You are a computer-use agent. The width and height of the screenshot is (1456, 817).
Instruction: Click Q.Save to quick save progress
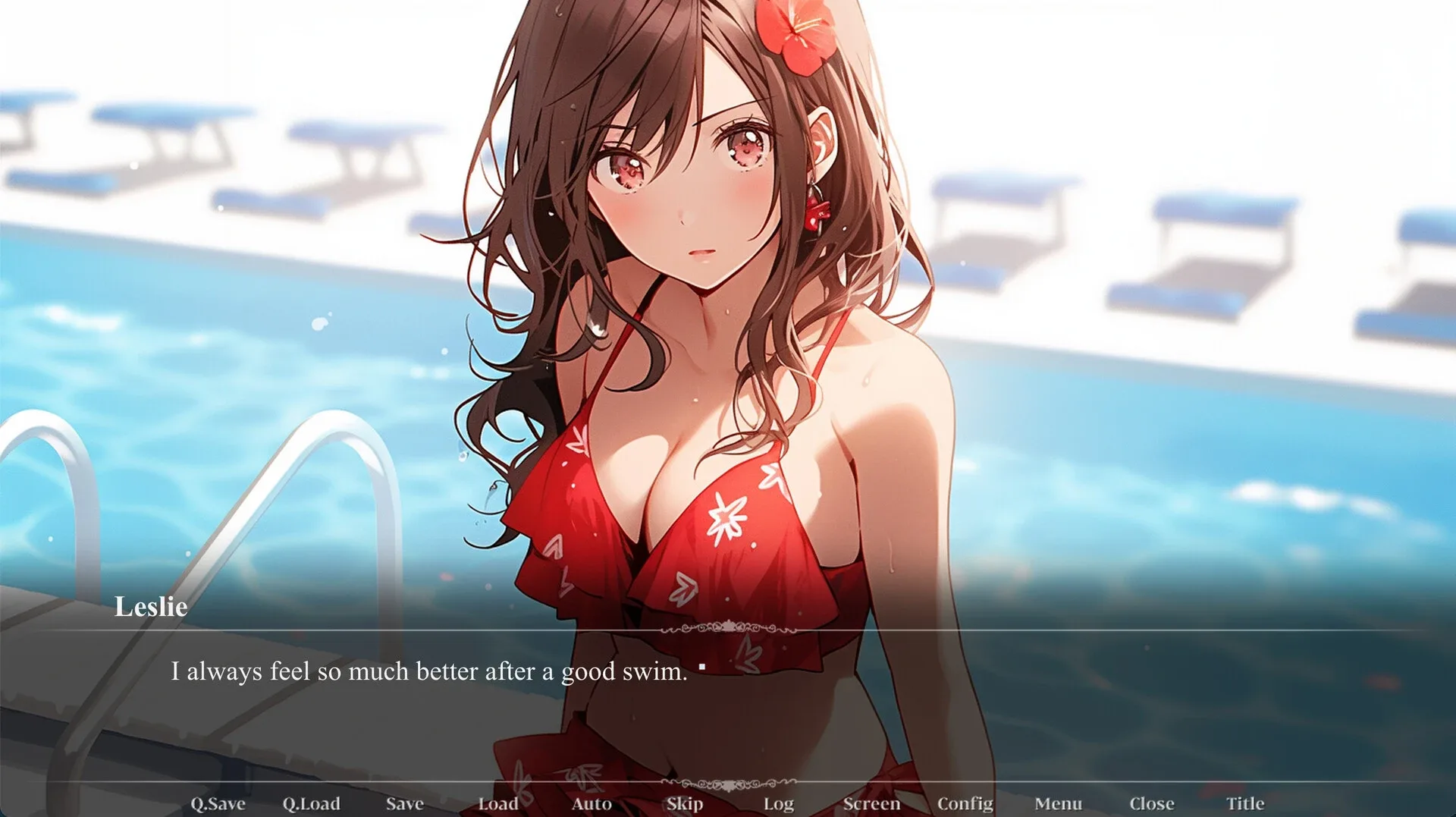point(218,803)
